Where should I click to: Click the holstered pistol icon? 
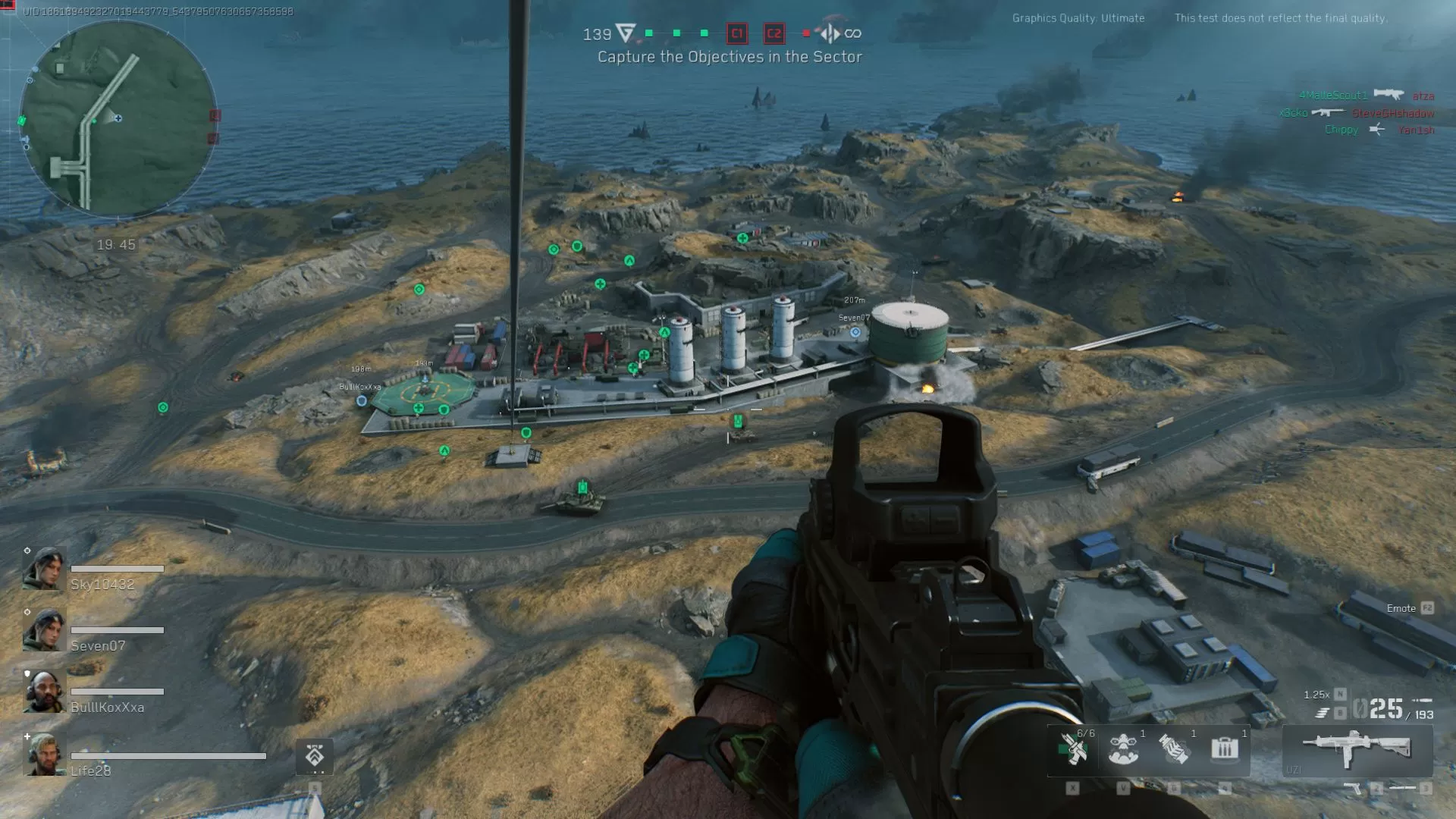pyautogui.click(x=1352, y=787)
